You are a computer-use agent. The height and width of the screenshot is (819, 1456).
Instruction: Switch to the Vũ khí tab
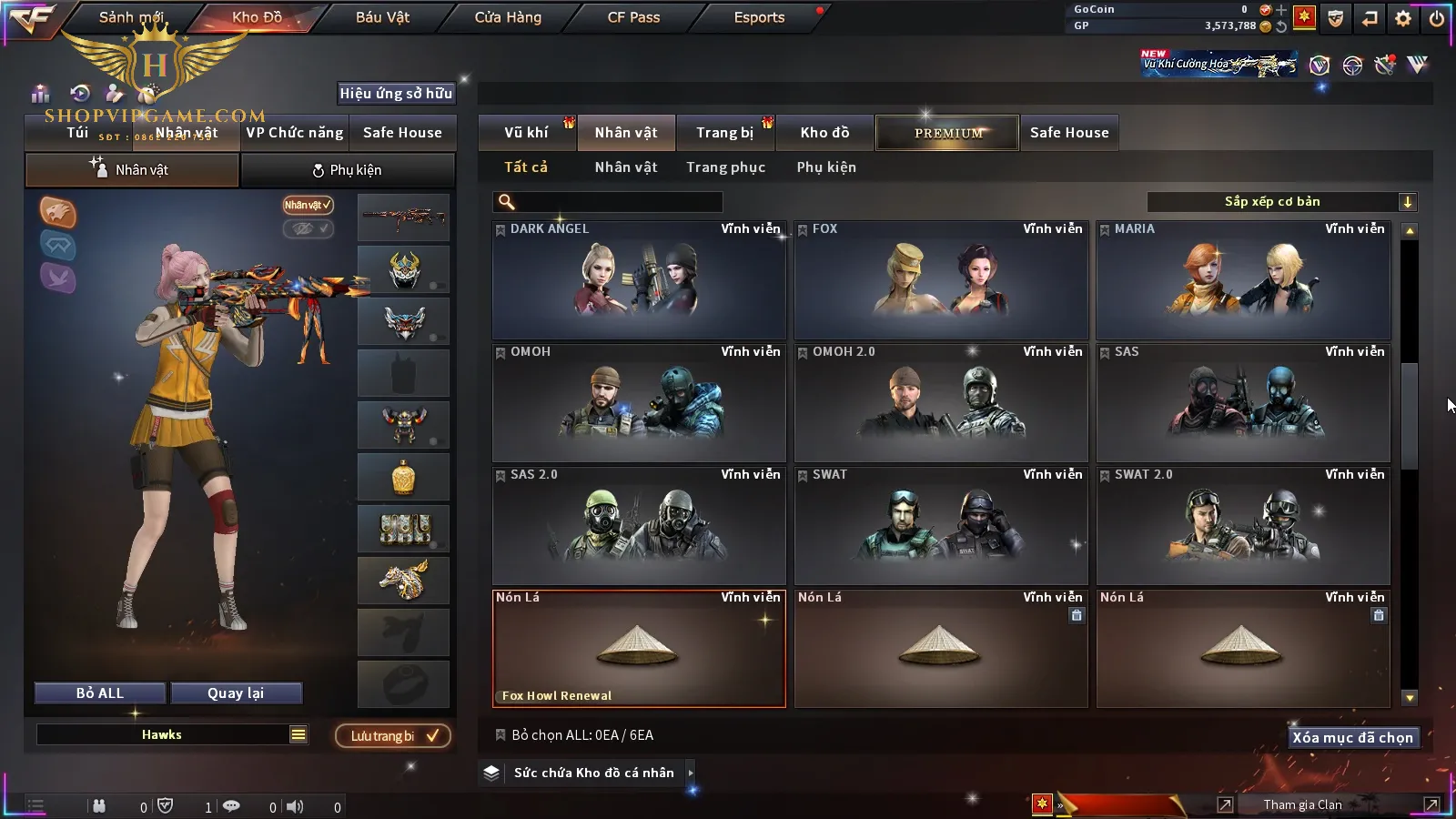[526, 133]
